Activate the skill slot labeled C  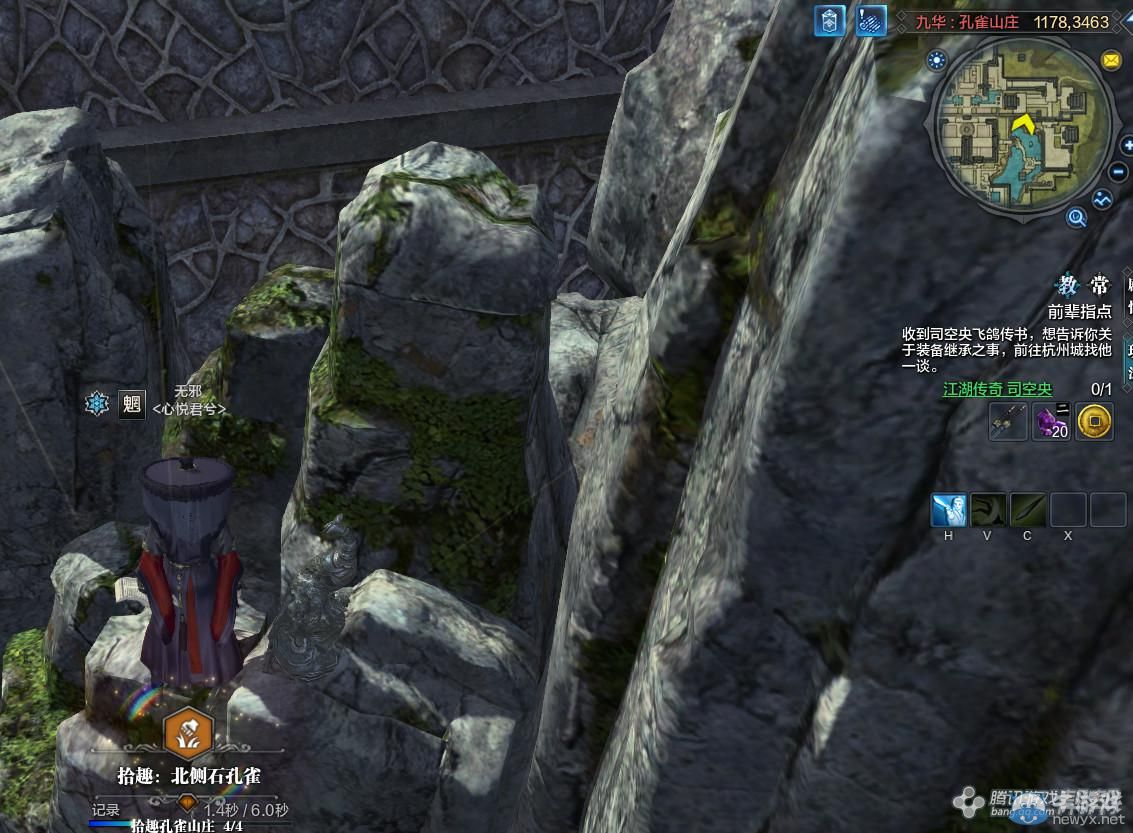point(1027,510)
